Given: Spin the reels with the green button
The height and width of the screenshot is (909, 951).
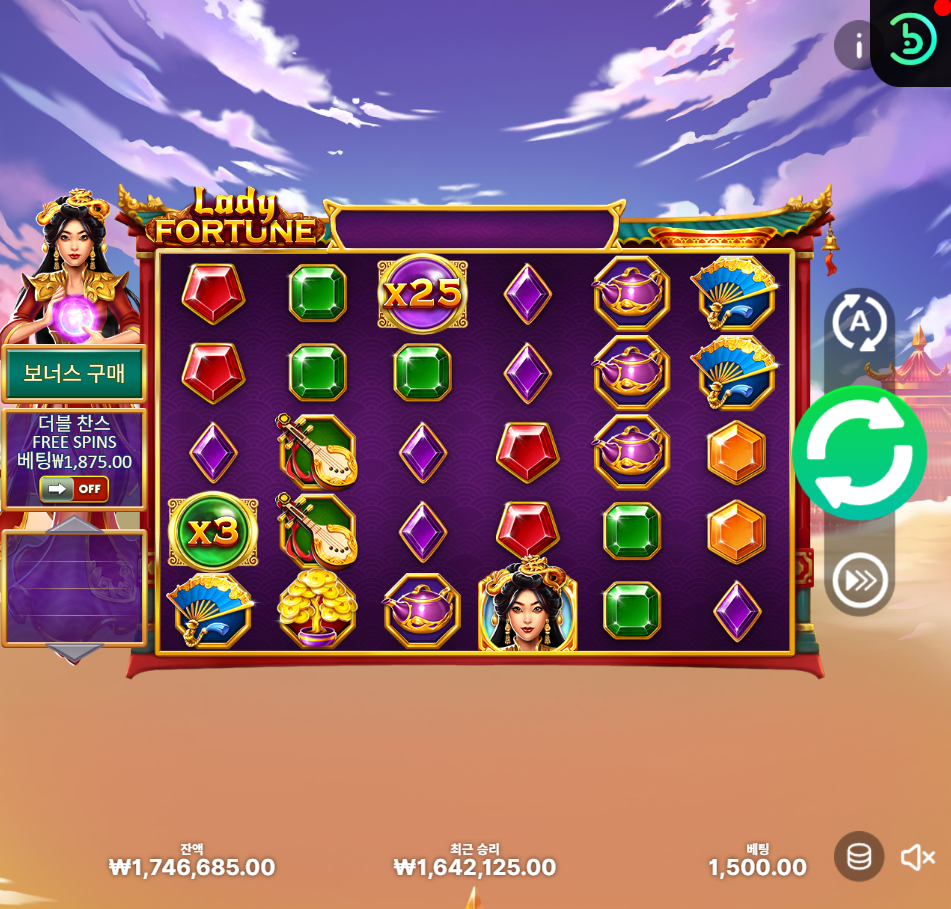Looking at the screenshot, I should (x=859, y=453).
